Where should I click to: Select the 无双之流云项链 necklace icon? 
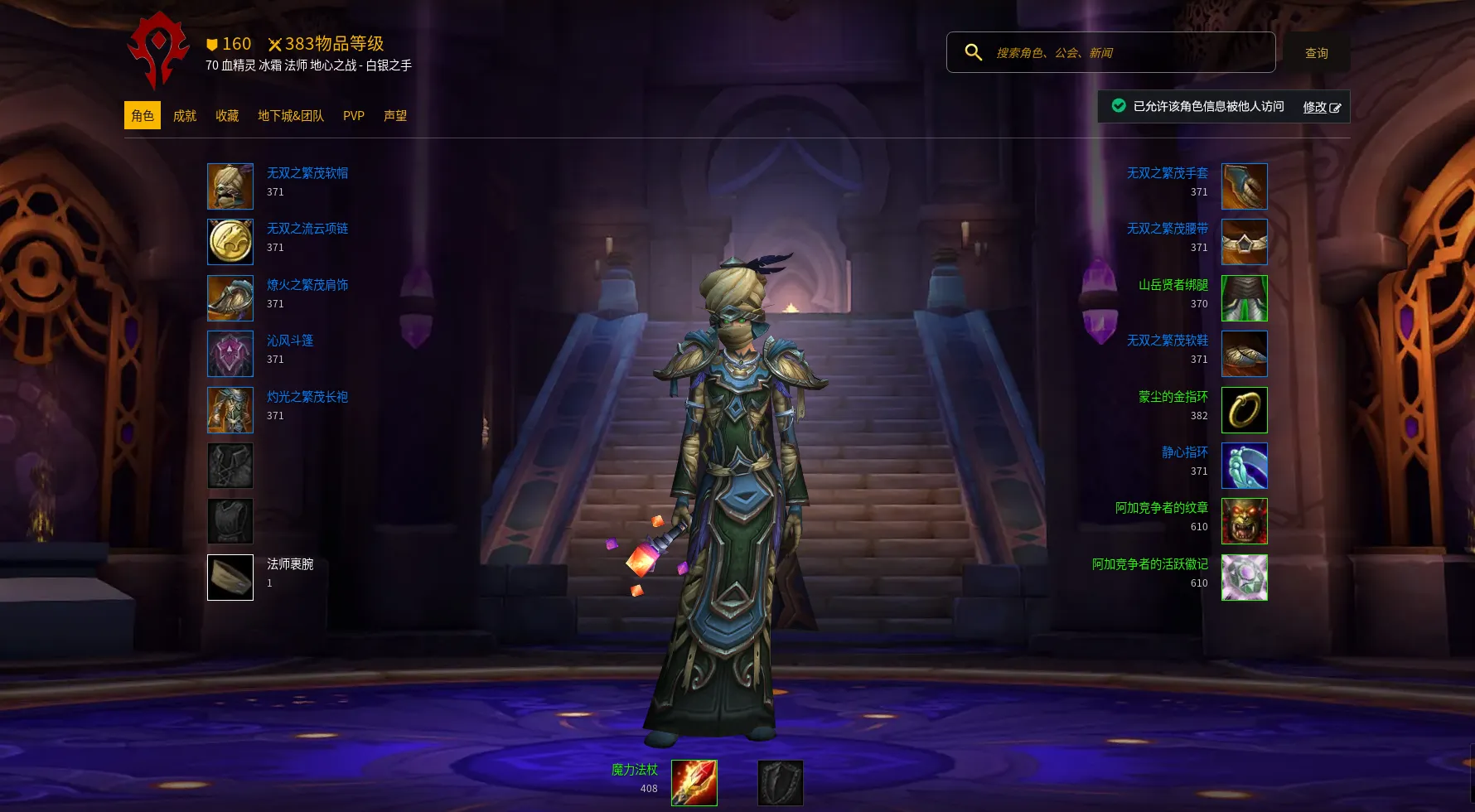[x=230, y=242]
